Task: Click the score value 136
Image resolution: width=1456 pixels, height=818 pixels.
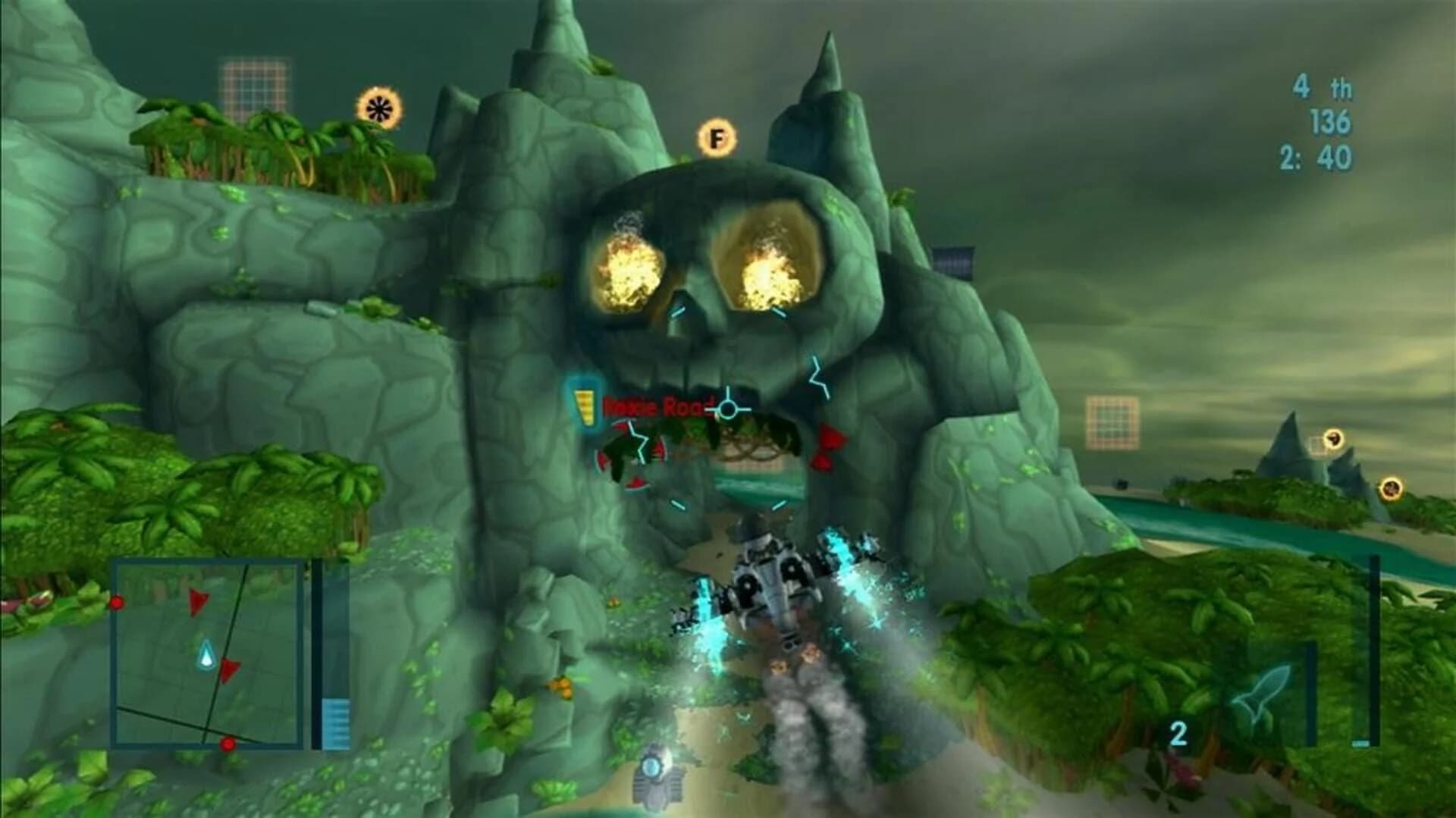Action: pyautogui.click(x=1332, y=120)
